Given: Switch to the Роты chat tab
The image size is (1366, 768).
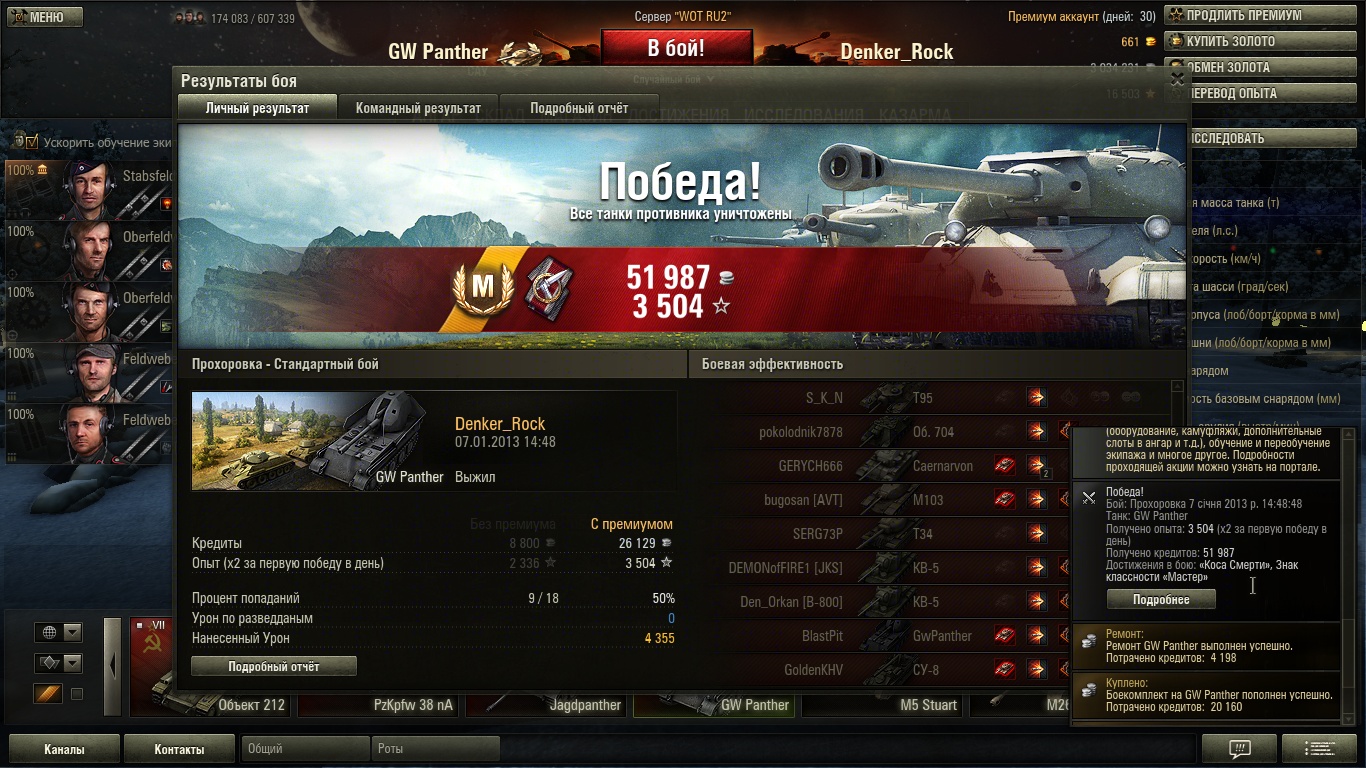Looking at the screenshot, I should 435,748.
